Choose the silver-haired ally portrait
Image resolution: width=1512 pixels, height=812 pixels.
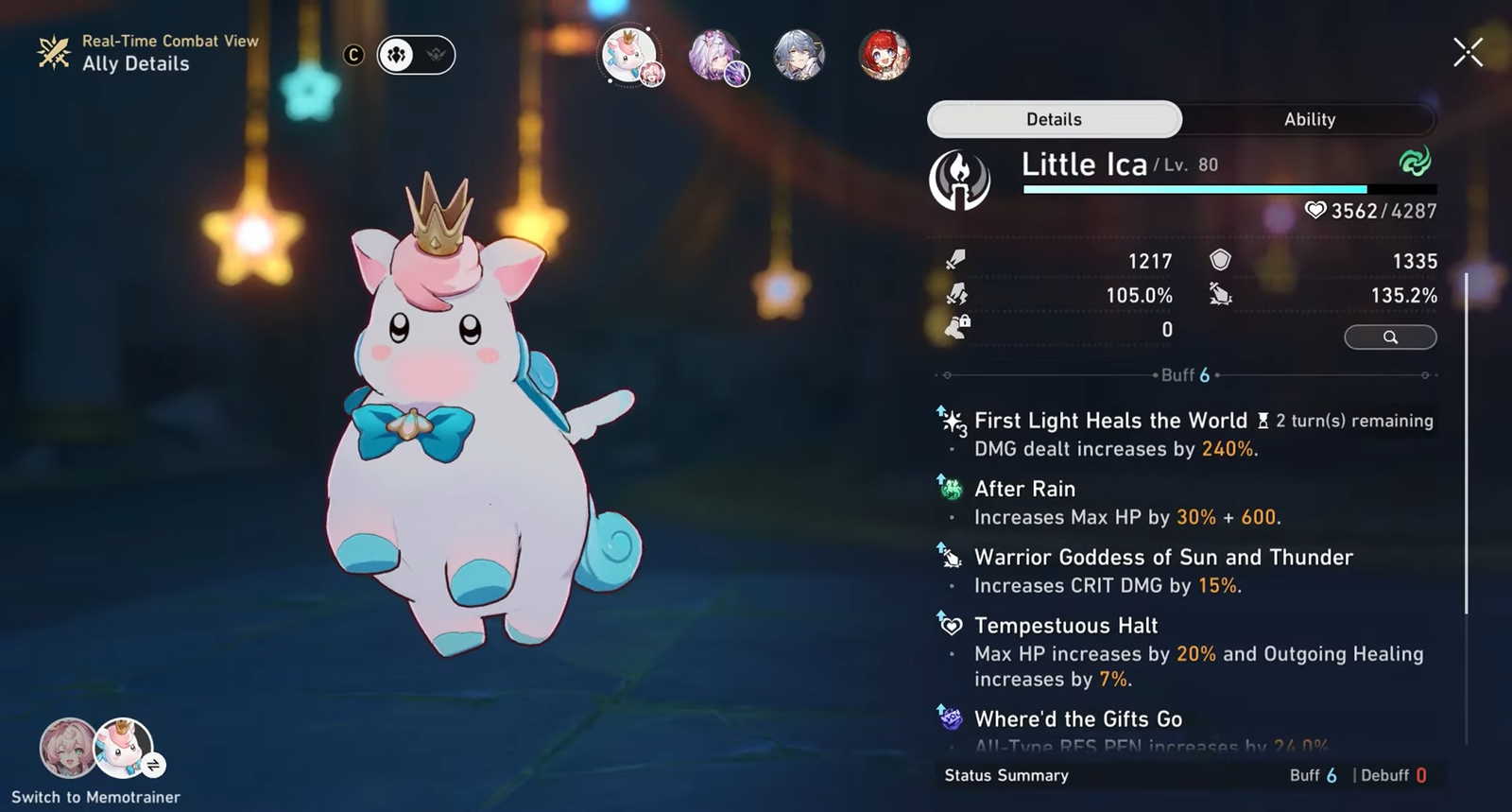[x=799, y=55]
